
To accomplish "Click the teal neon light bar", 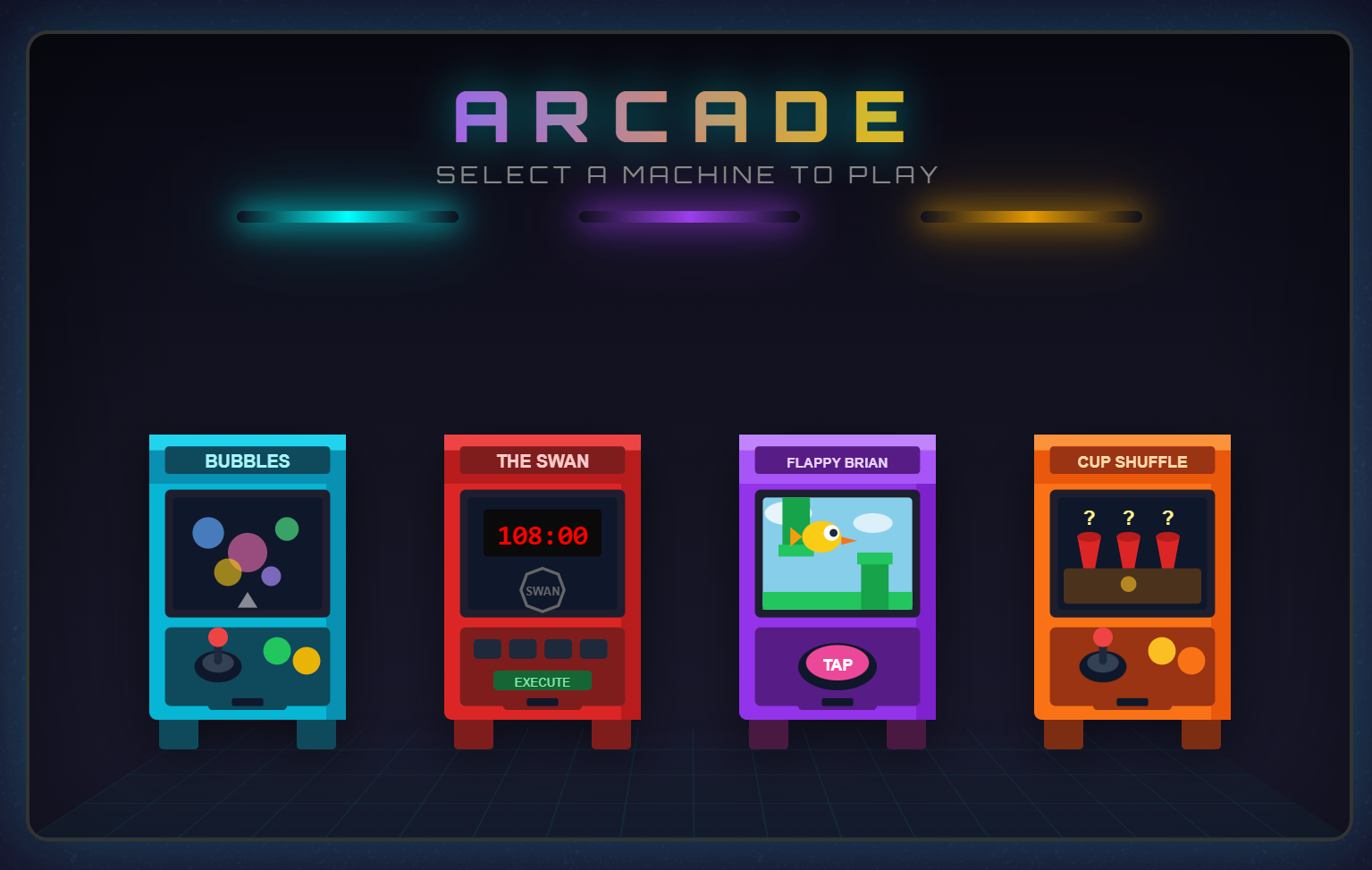I will pos(347,215).
